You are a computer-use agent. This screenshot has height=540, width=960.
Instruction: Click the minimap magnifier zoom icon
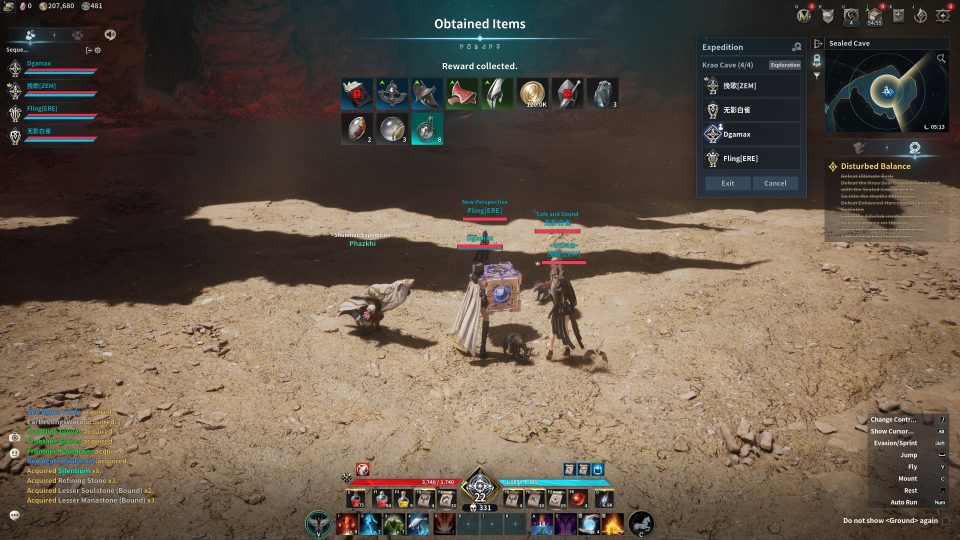coord(941,59)
